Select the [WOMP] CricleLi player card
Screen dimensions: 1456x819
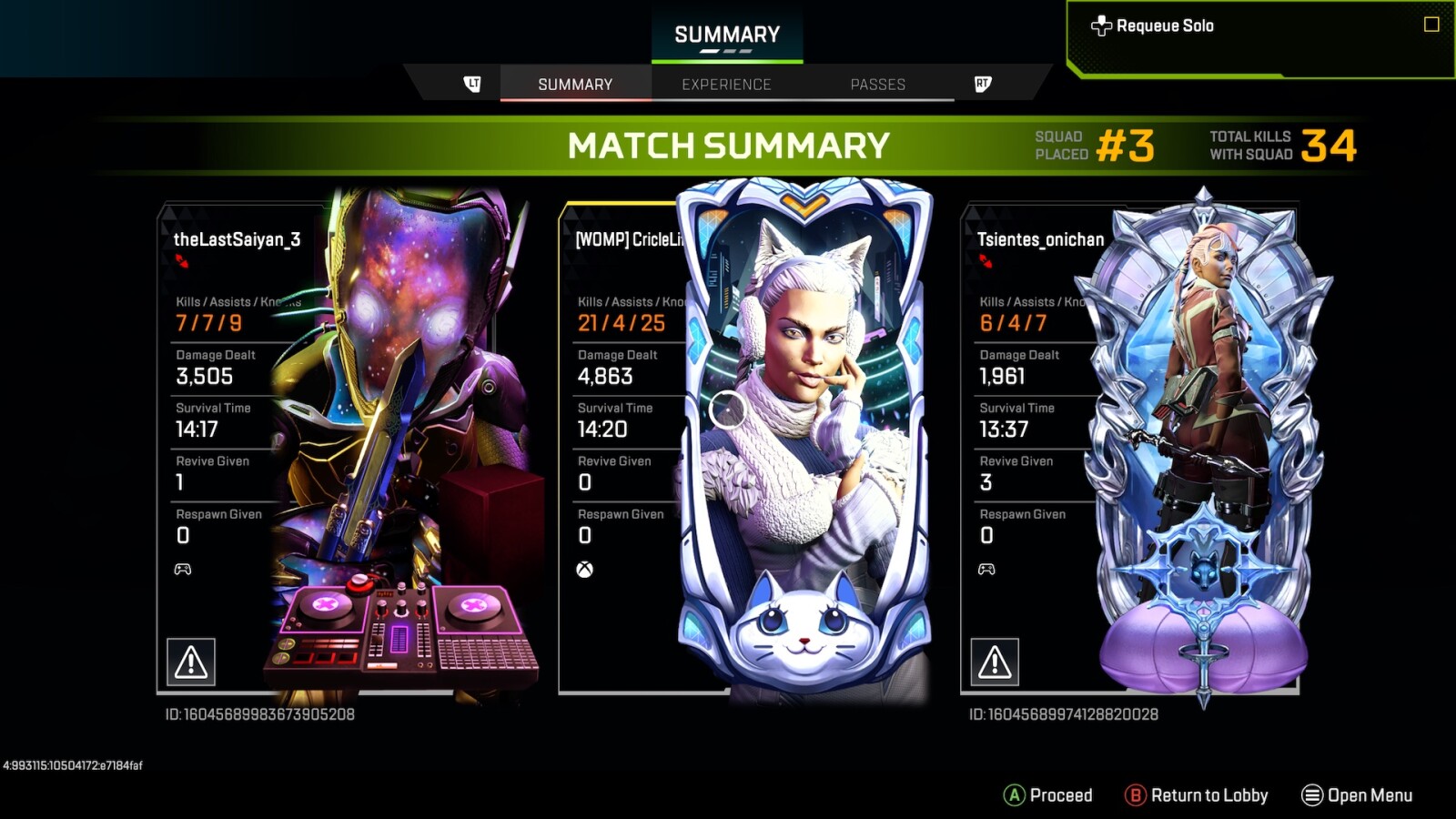[746, 446]
